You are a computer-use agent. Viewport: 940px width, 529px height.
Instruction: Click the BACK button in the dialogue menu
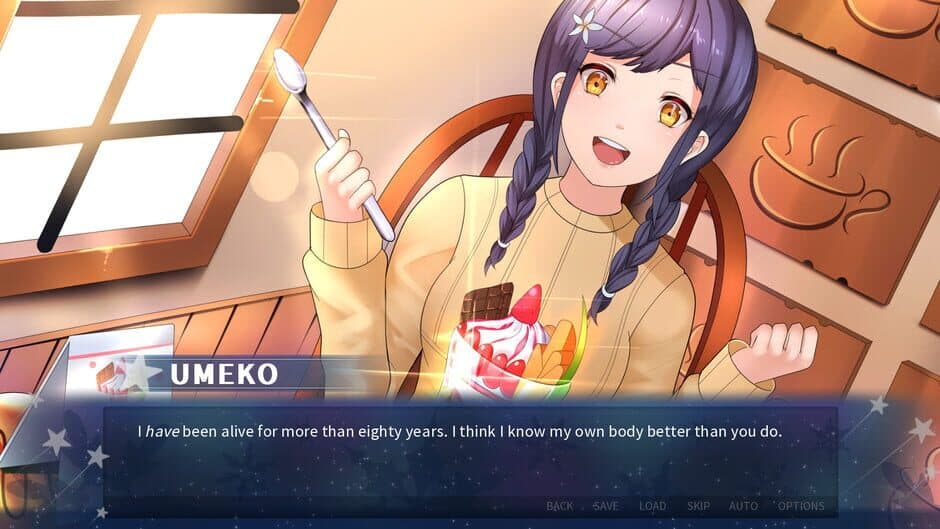point(560,506)
